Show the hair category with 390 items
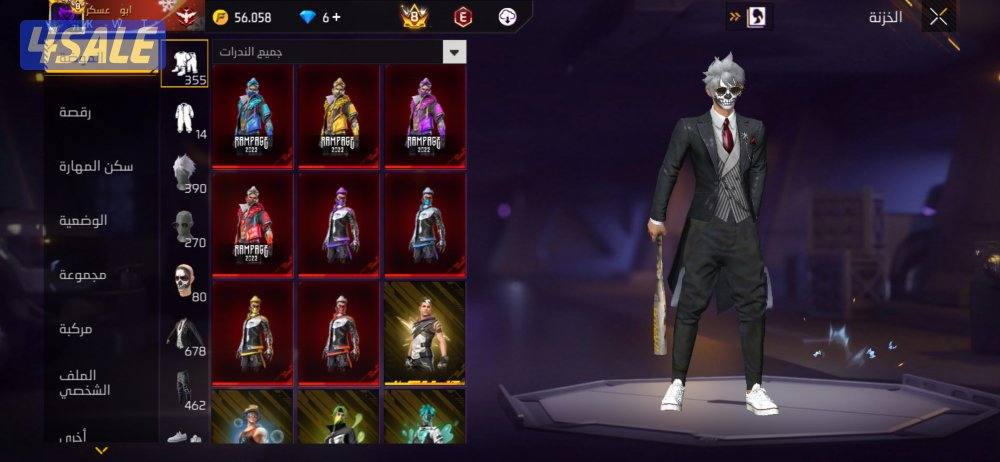The width and height of the screenshot is (1000, 462). [185, 172]
